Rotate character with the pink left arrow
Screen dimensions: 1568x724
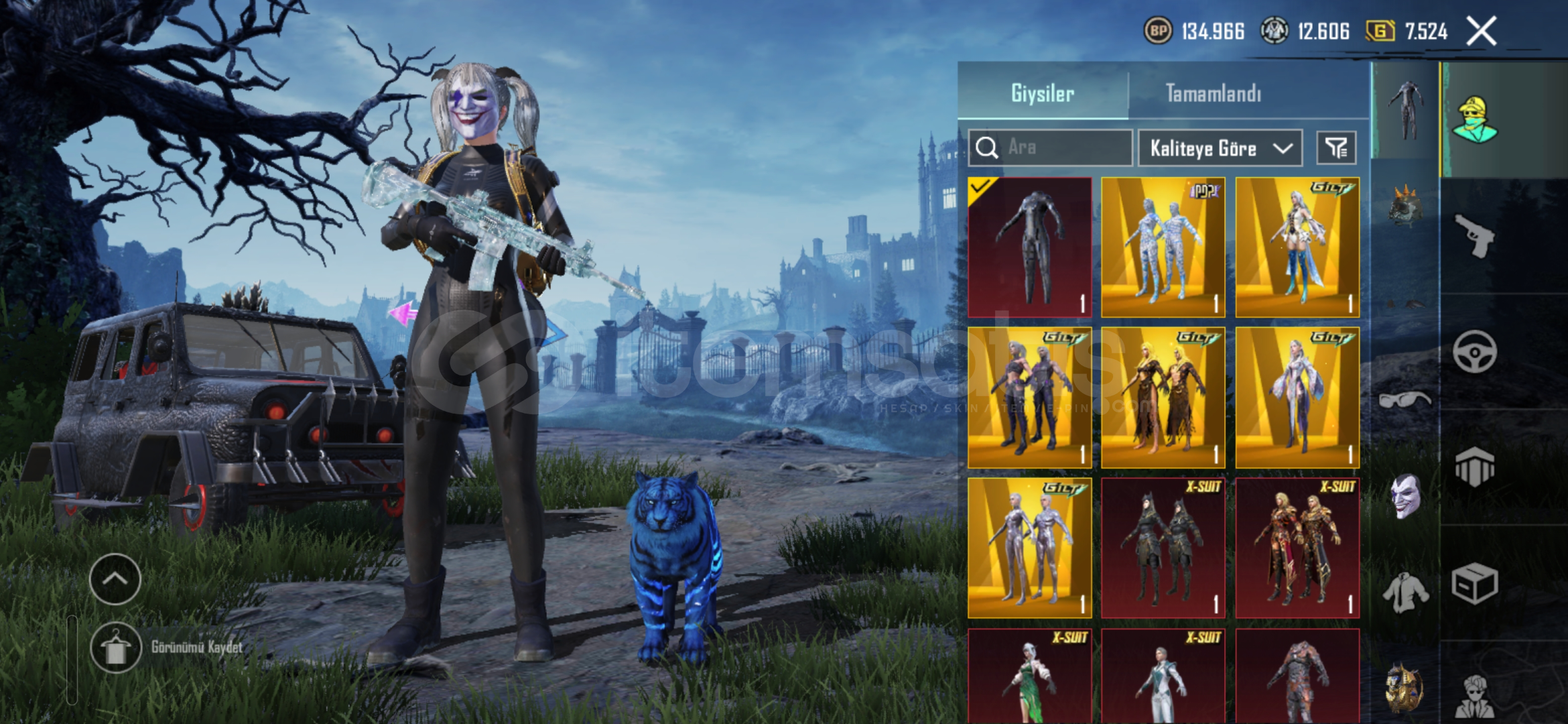point(403,313)
